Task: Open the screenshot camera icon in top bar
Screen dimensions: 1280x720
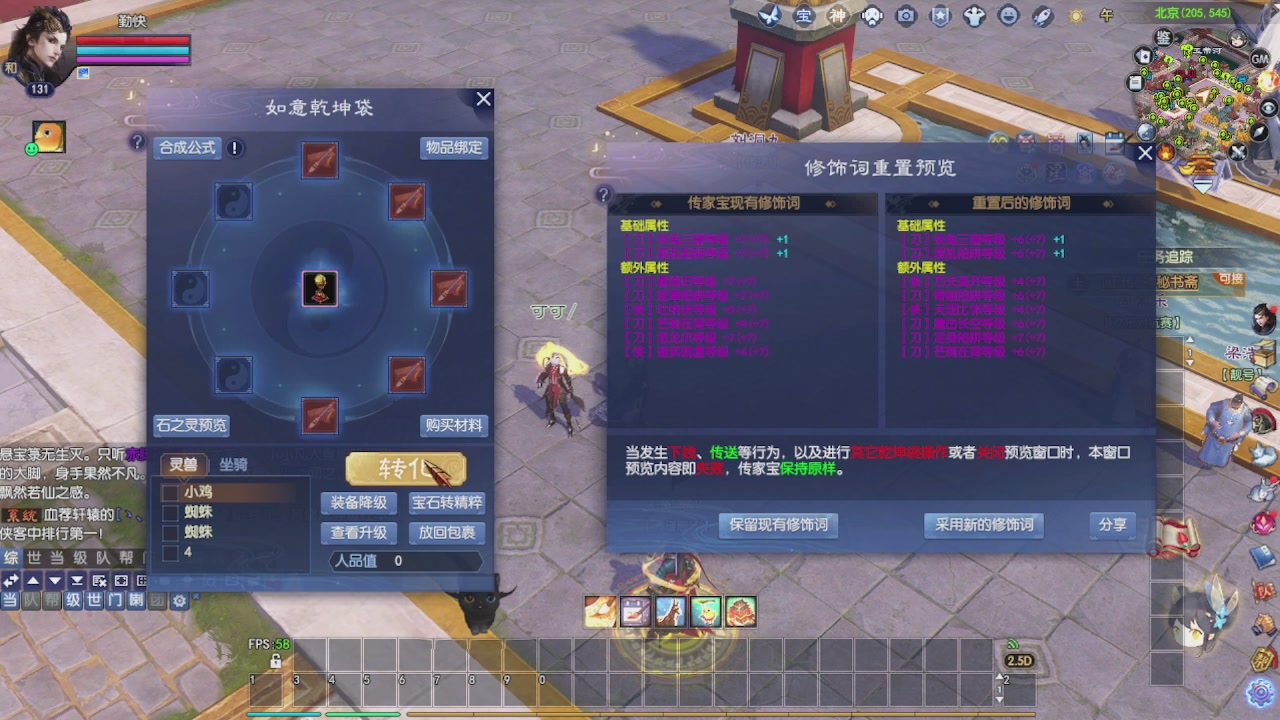Action: point(905,16)
